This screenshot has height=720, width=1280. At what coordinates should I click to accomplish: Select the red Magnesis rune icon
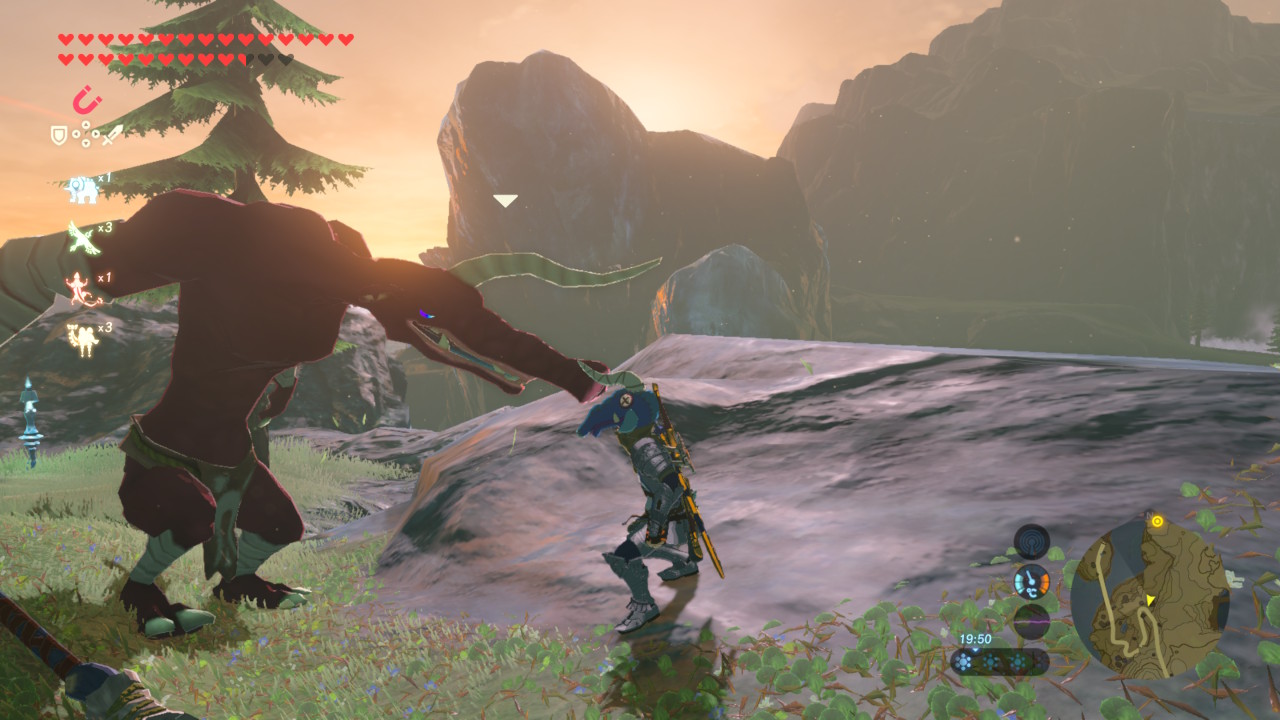pyautogui.click(x=87, y=101)
